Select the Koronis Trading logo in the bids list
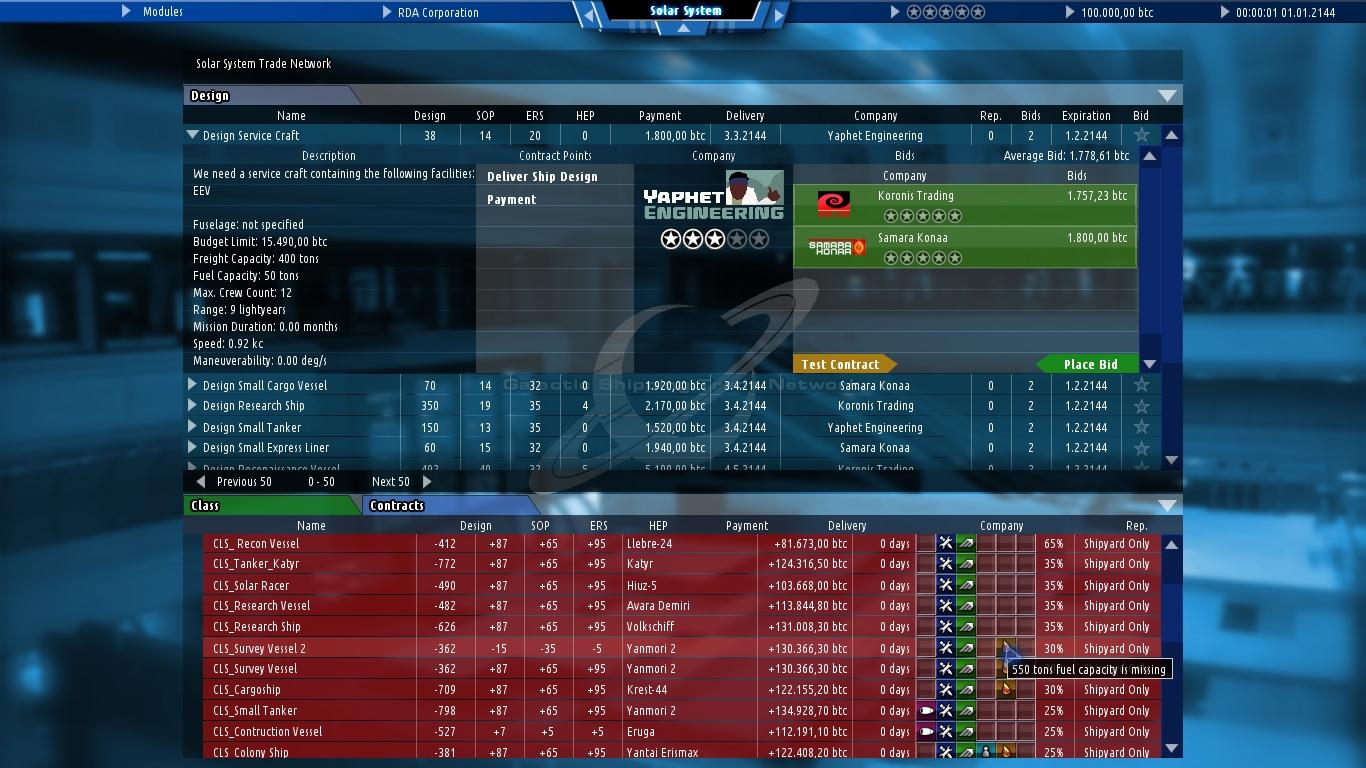Image resolution: width=1366 pixels, height=768 pixels. [834, 203]
